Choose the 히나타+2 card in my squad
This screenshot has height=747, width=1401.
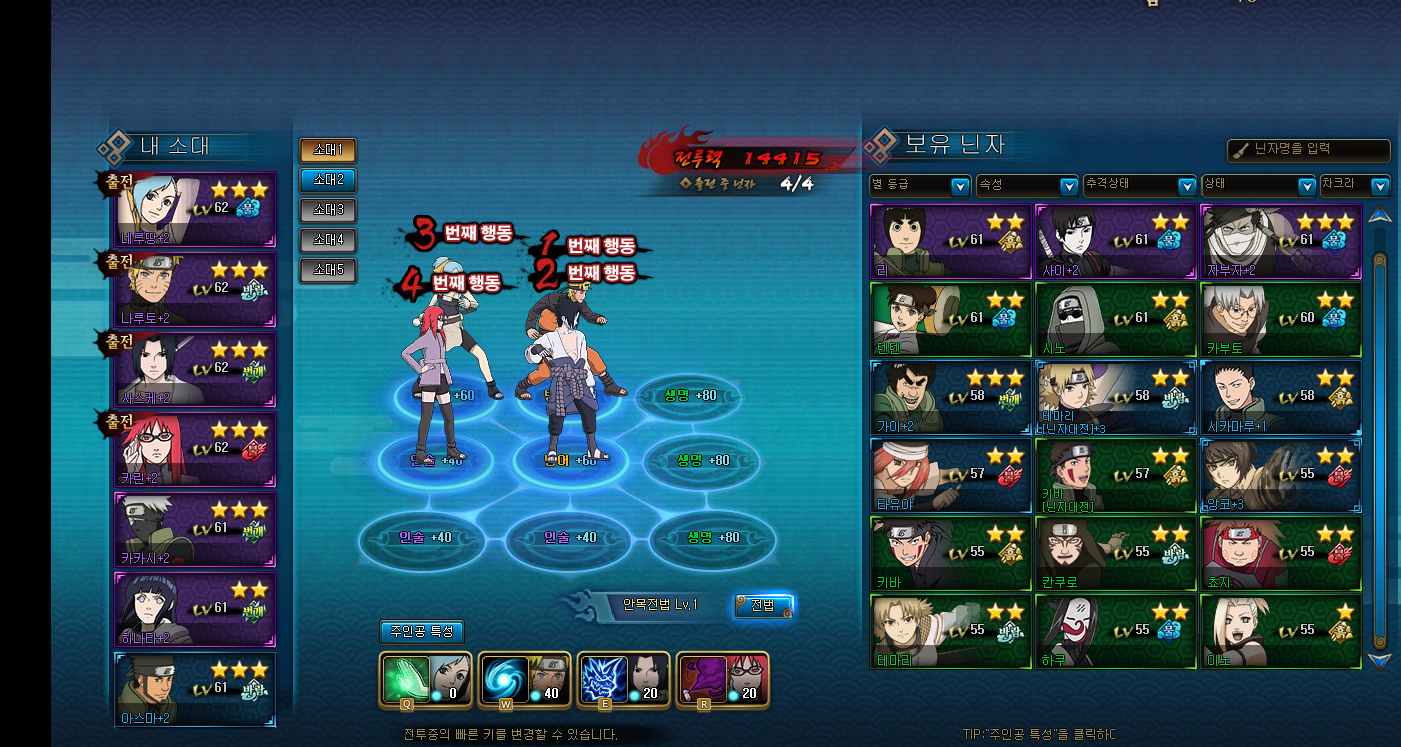196,609
